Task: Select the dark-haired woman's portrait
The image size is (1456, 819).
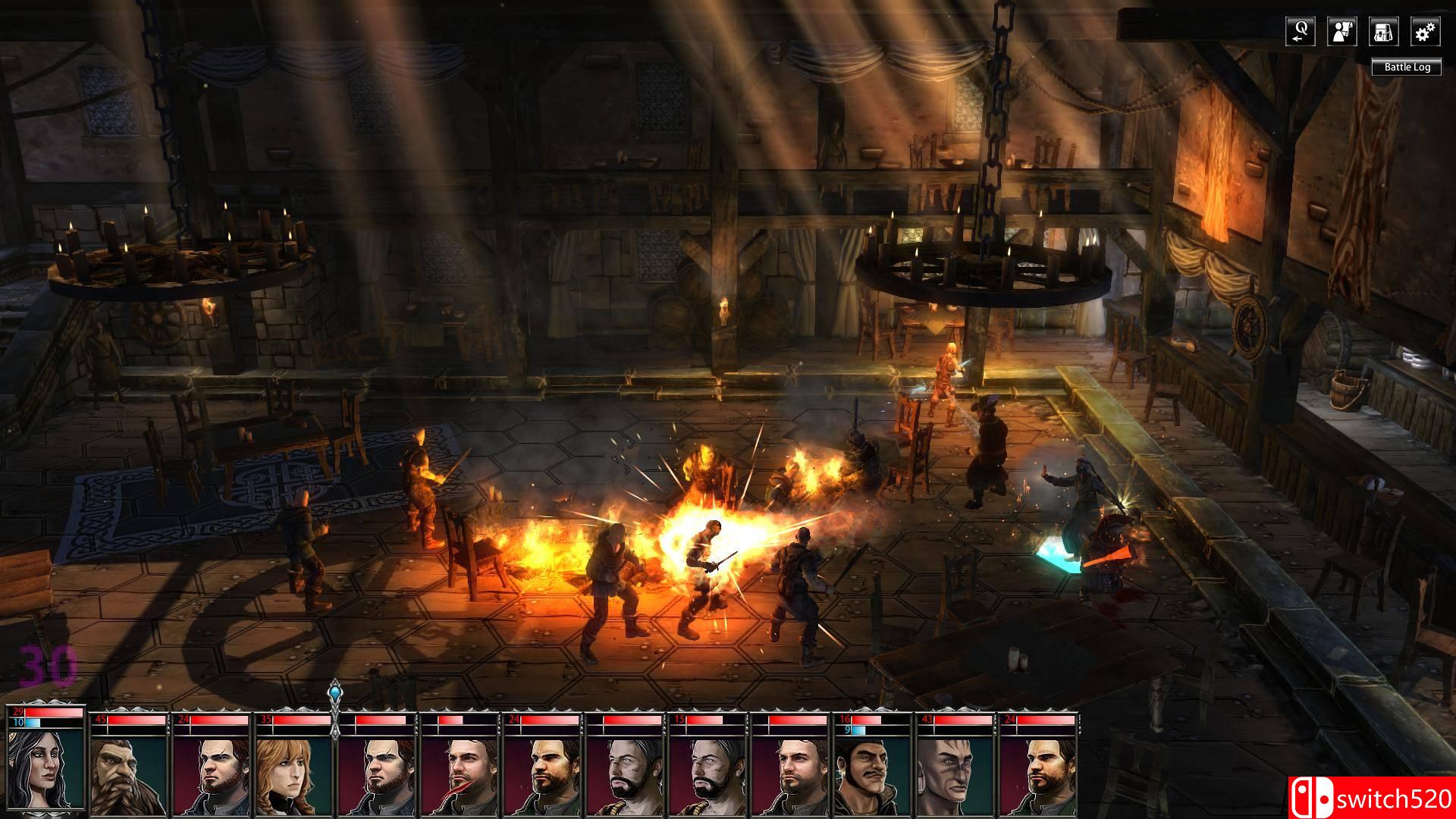Action: tap(45, 770)
